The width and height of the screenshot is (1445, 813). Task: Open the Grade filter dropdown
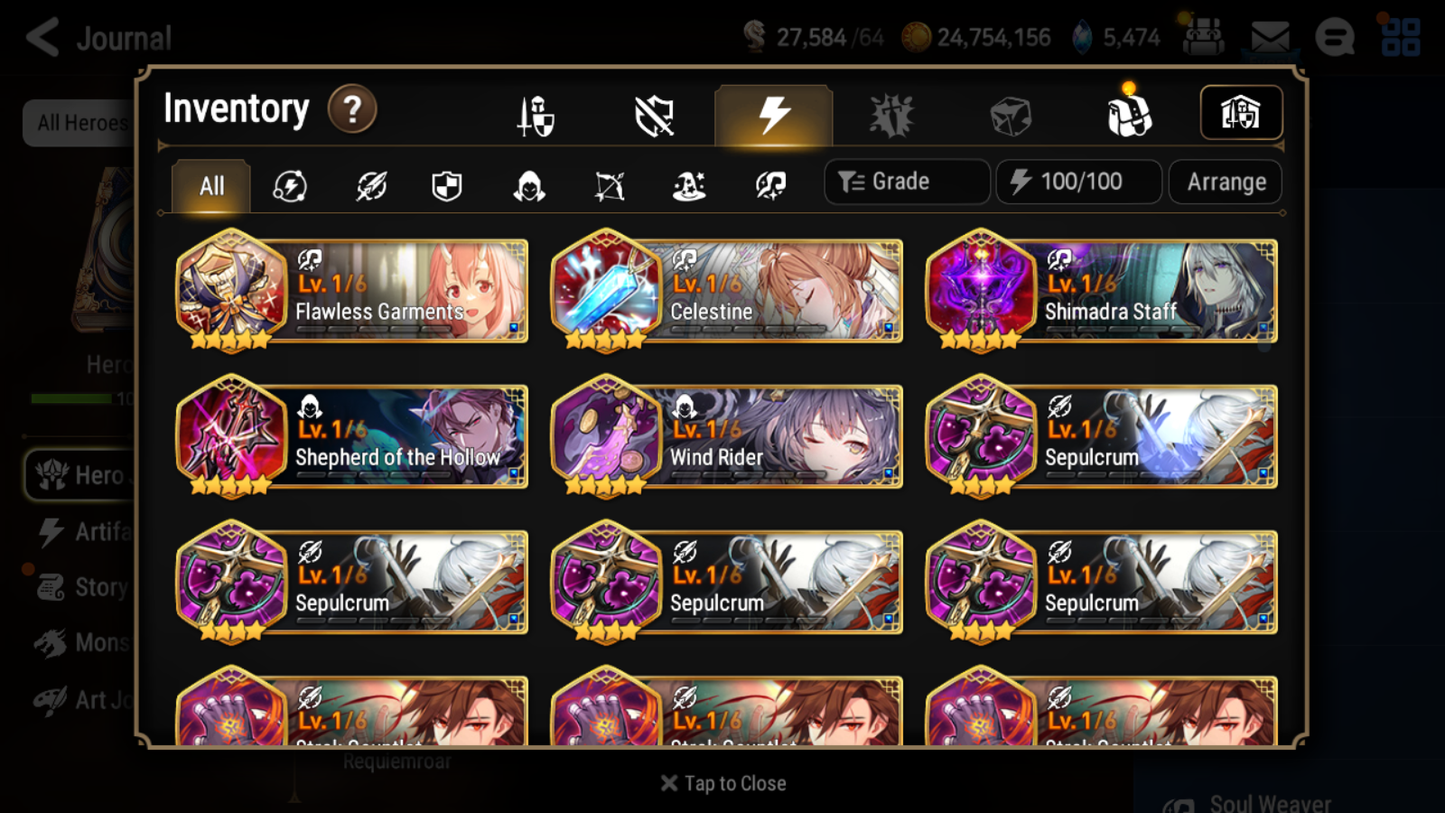906,181
